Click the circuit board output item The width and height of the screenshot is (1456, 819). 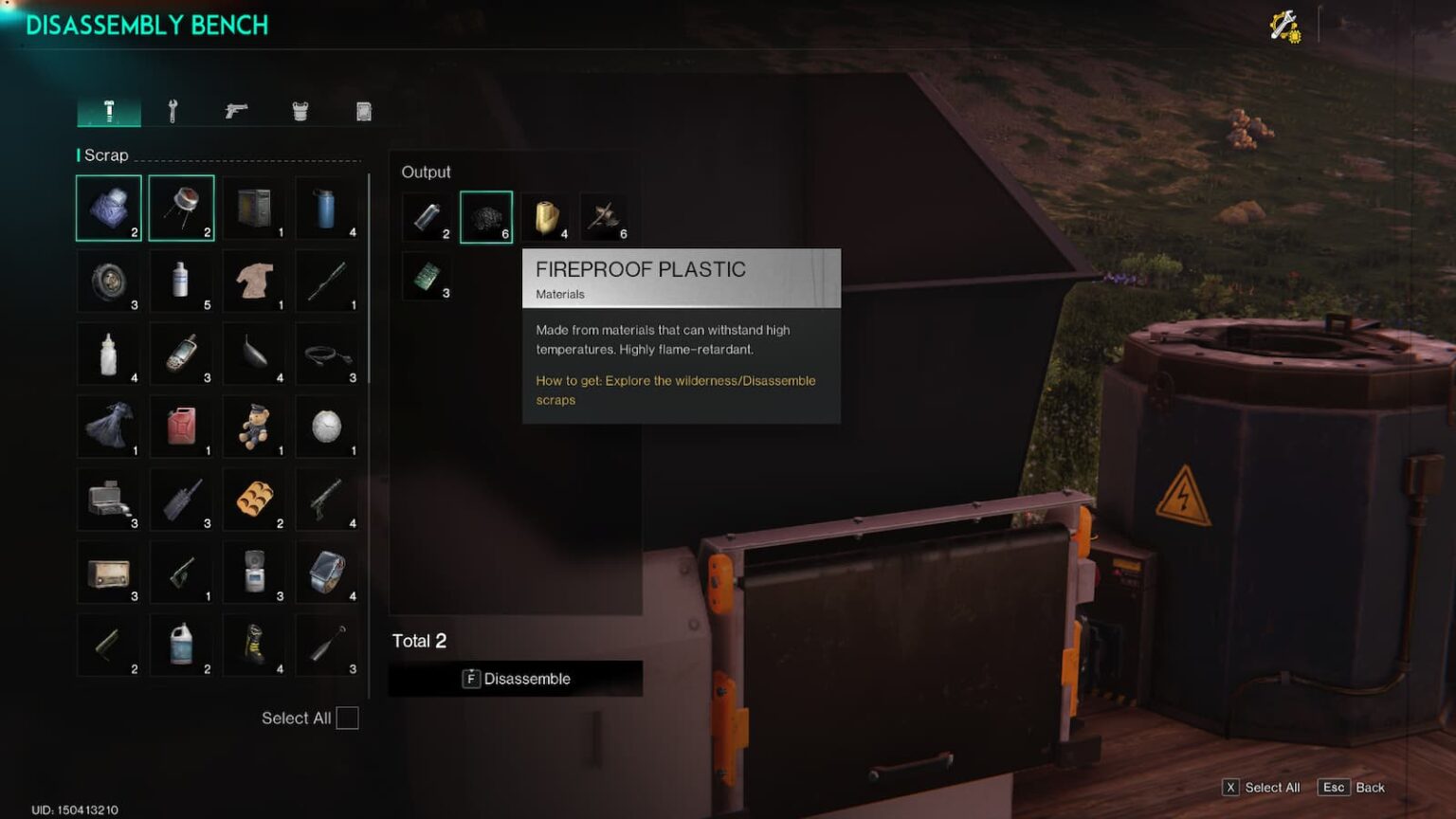point(428,278)
